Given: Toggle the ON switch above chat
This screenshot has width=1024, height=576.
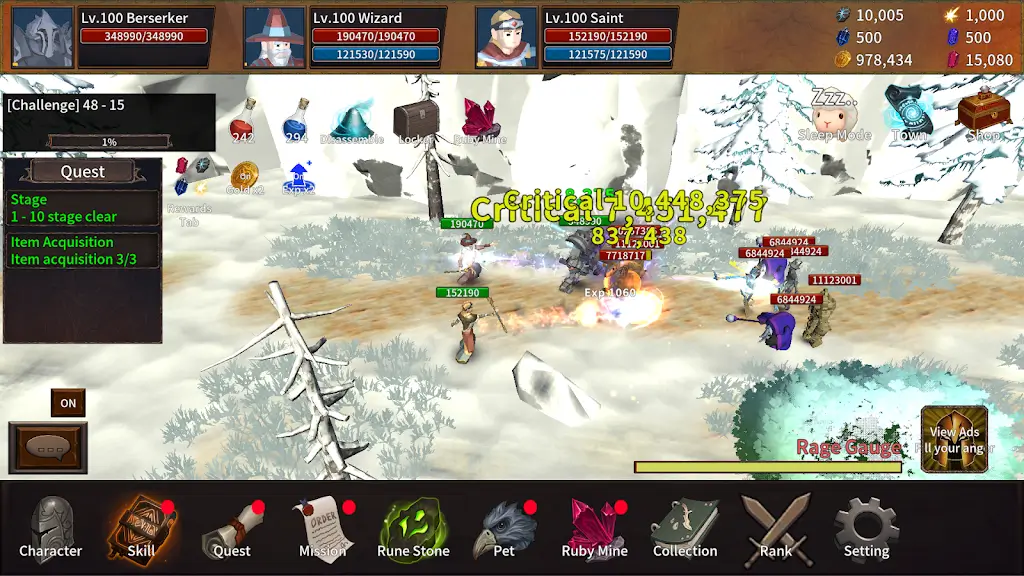Looking at the screenshot, I should click(68, 403).
